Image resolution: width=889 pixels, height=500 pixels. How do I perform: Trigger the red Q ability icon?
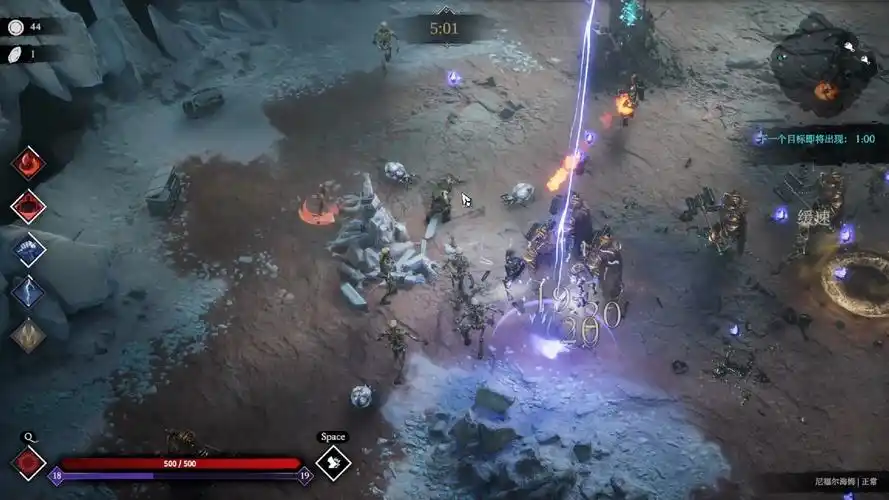[x=28, y=463]
